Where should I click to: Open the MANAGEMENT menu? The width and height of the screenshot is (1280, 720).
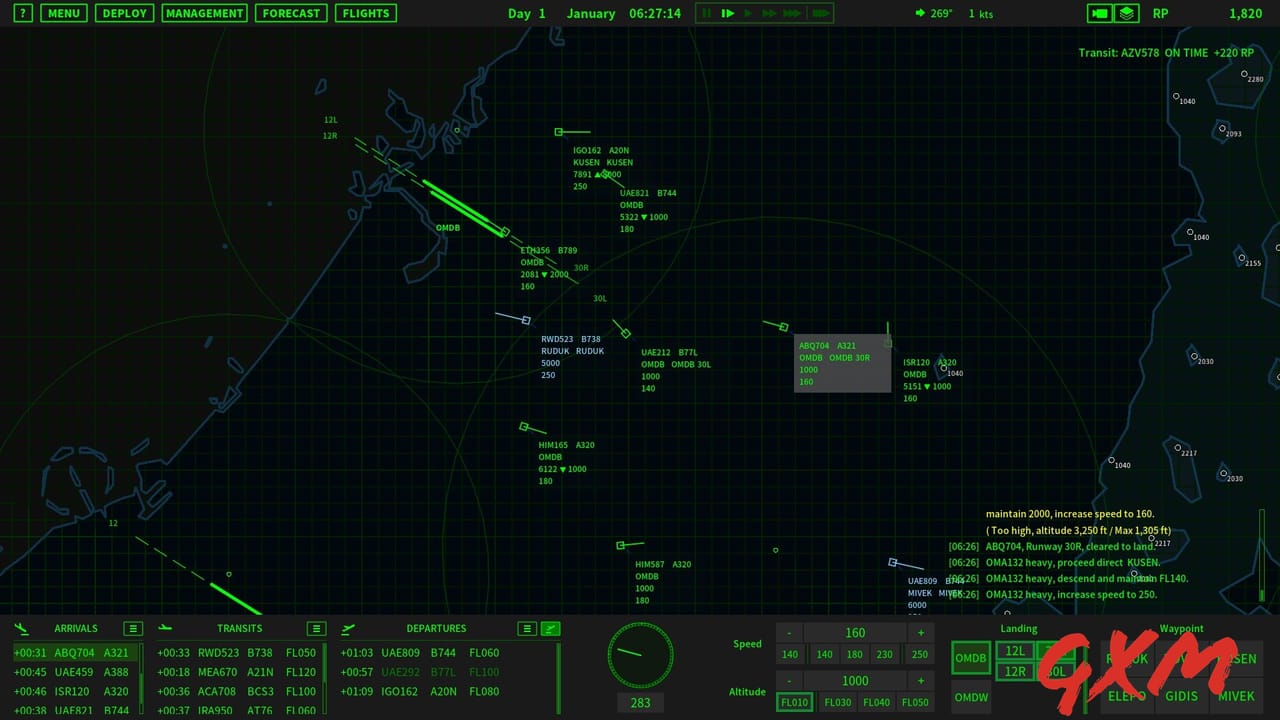click(x=204, y=13)
